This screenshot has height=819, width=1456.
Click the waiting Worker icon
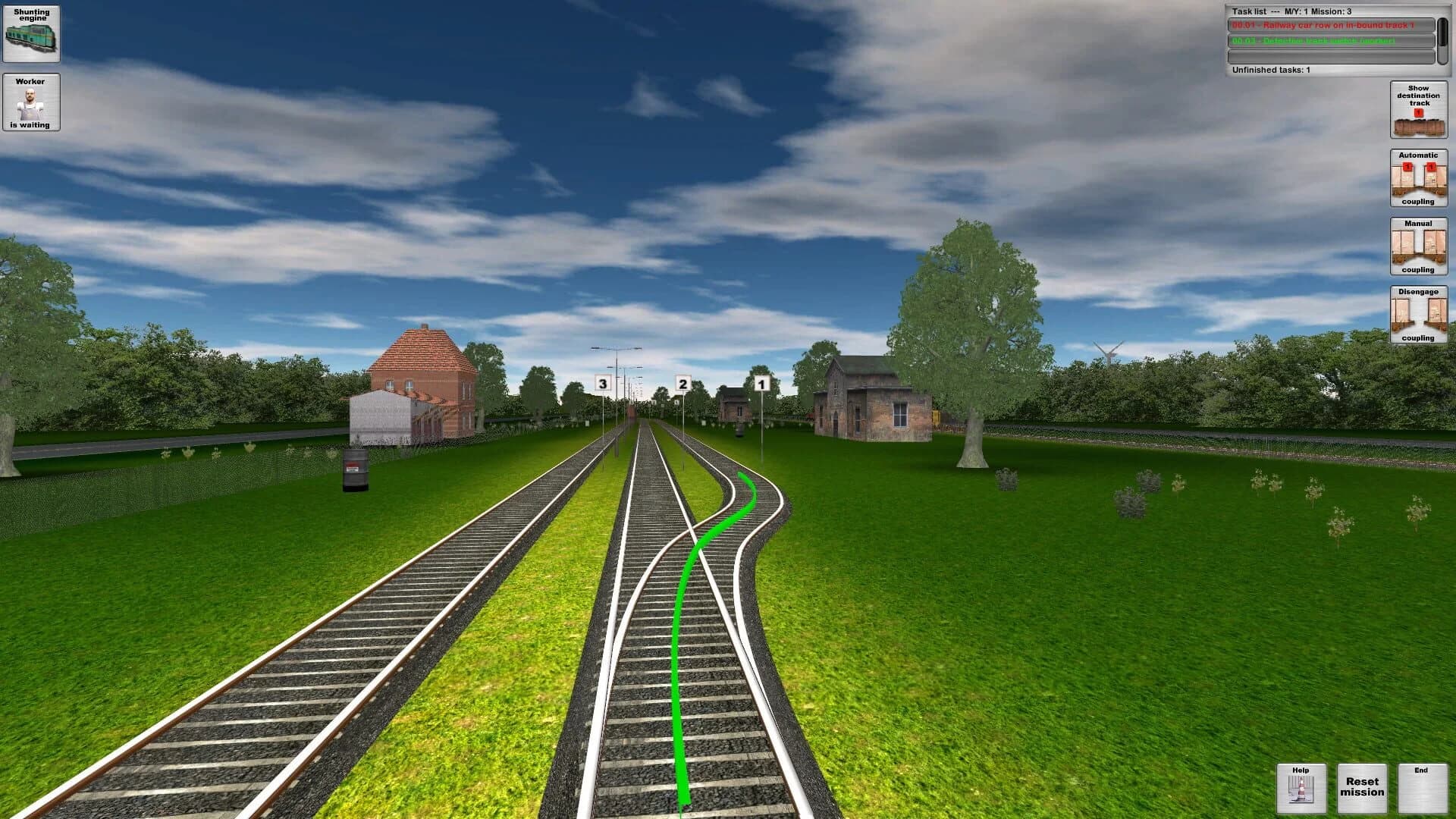point(30,102)
